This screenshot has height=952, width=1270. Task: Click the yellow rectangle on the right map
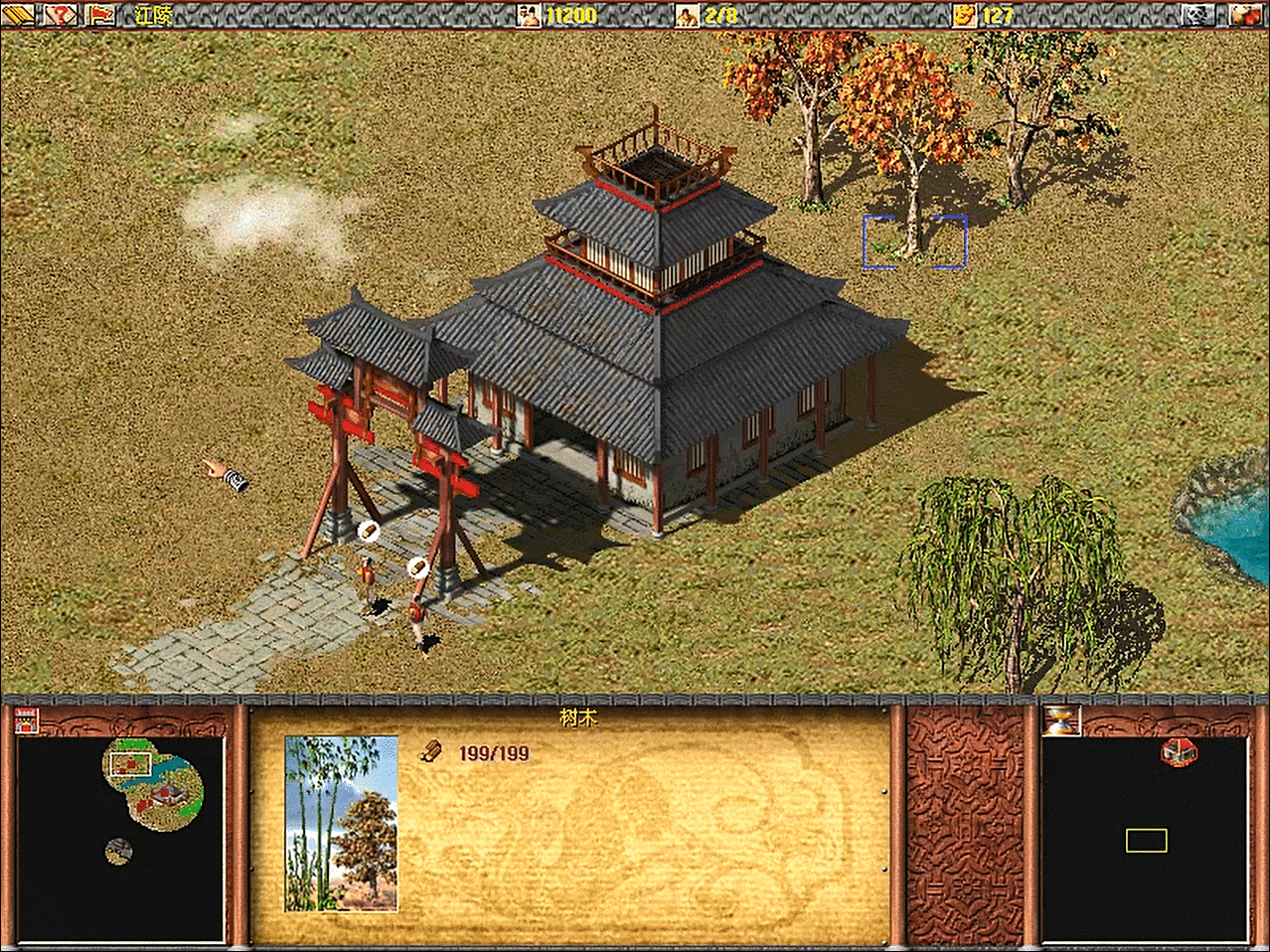(x=1146, y=841)
